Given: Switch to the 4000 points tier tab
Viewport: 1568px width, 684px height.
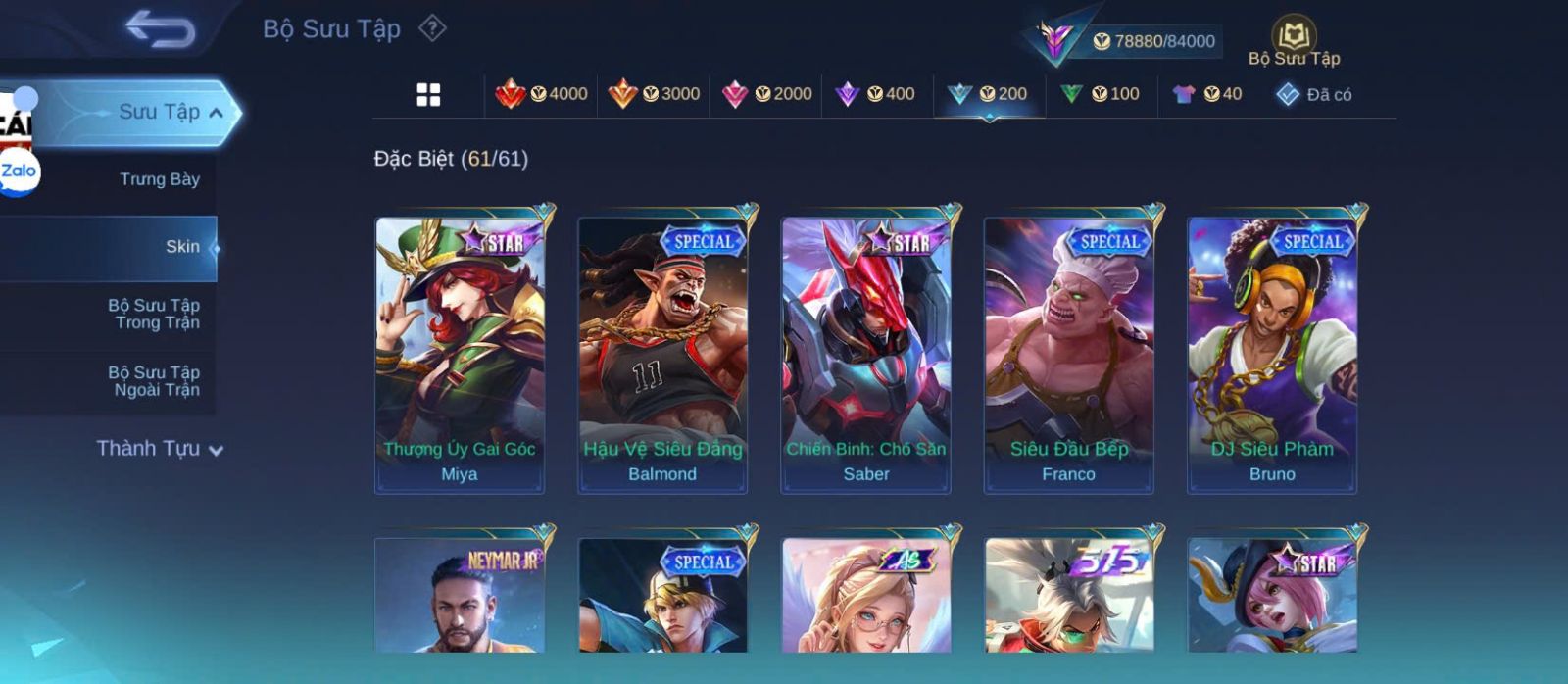Looking at the screenshot, I should [542, 94].
